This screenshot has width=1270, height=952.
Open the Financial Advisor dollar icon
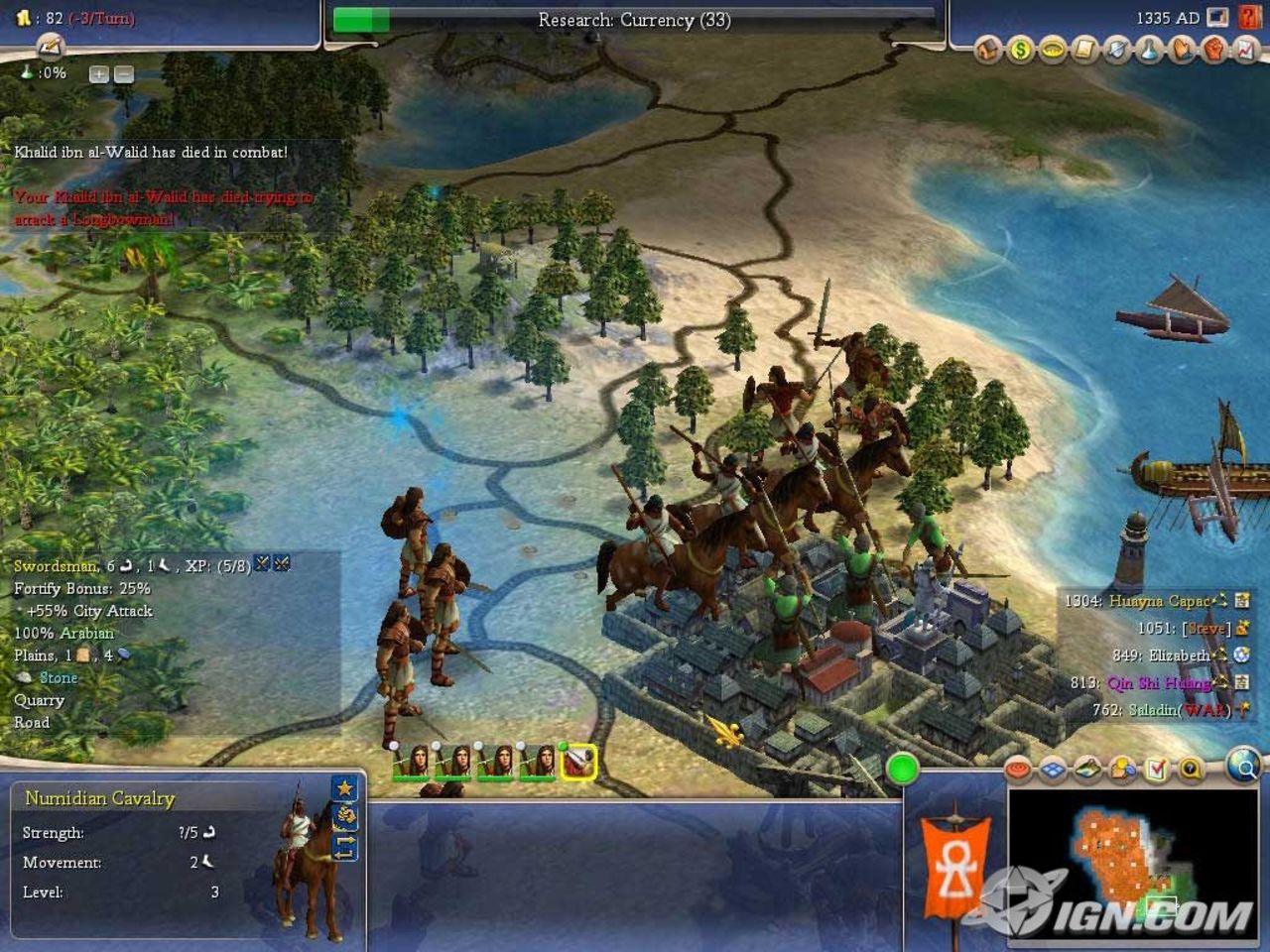pyautogui.click(x=1019, y=49)
